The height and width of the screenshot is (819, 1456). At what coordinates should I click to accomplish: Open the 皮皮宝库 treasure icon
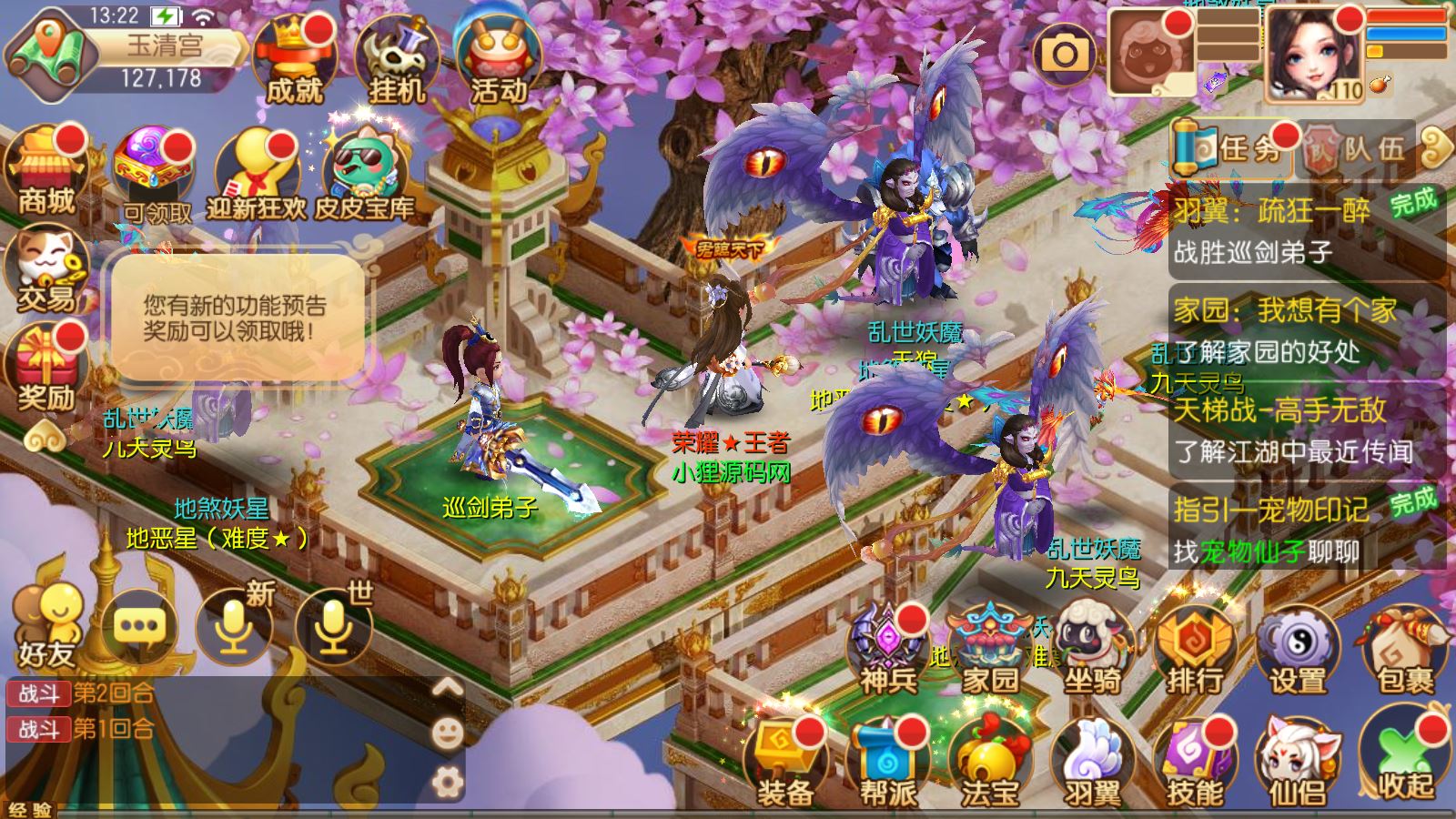click(364, 175)
